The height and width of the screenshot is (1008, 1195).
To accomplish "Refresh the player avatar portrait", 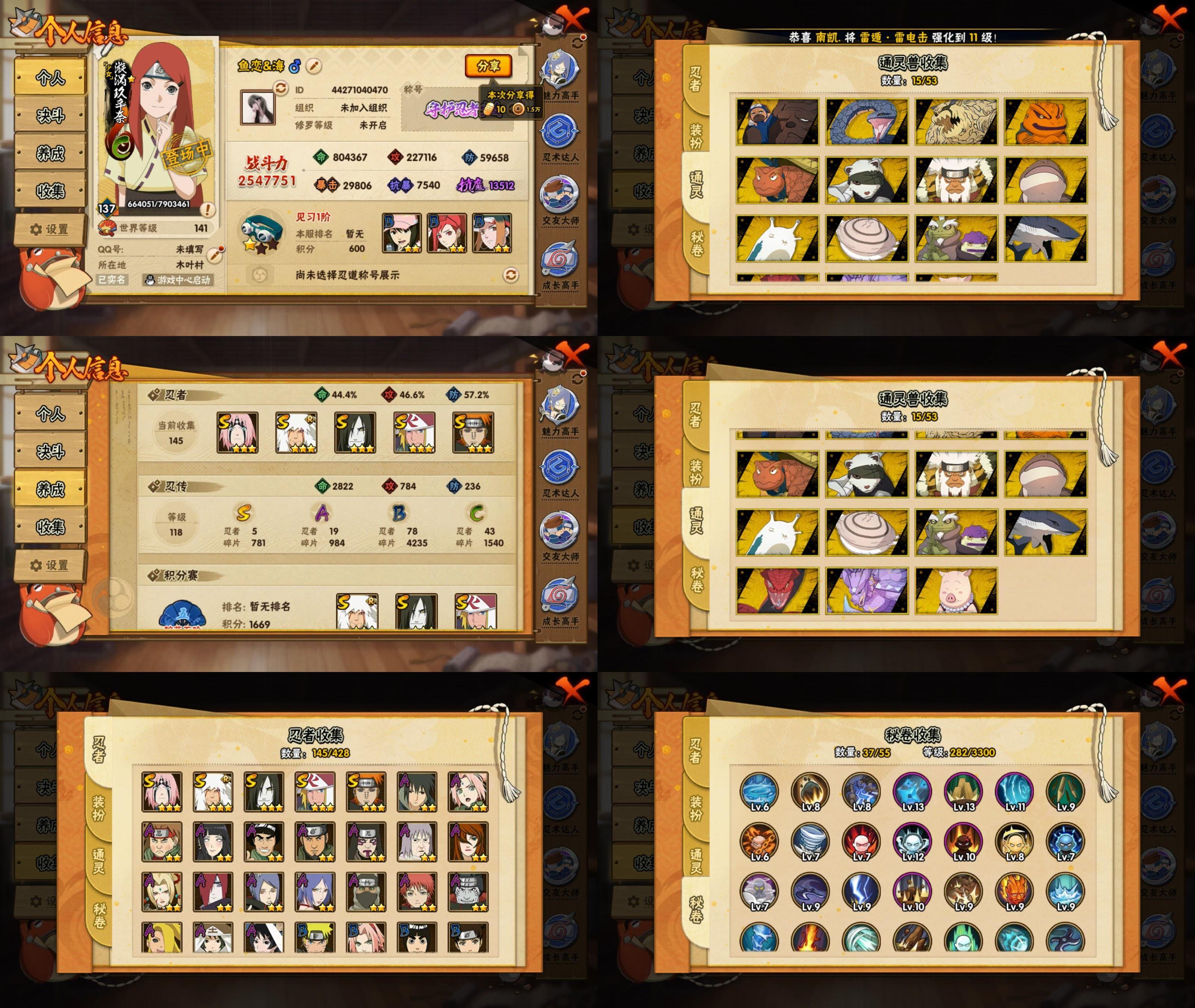I will (280, 88).
